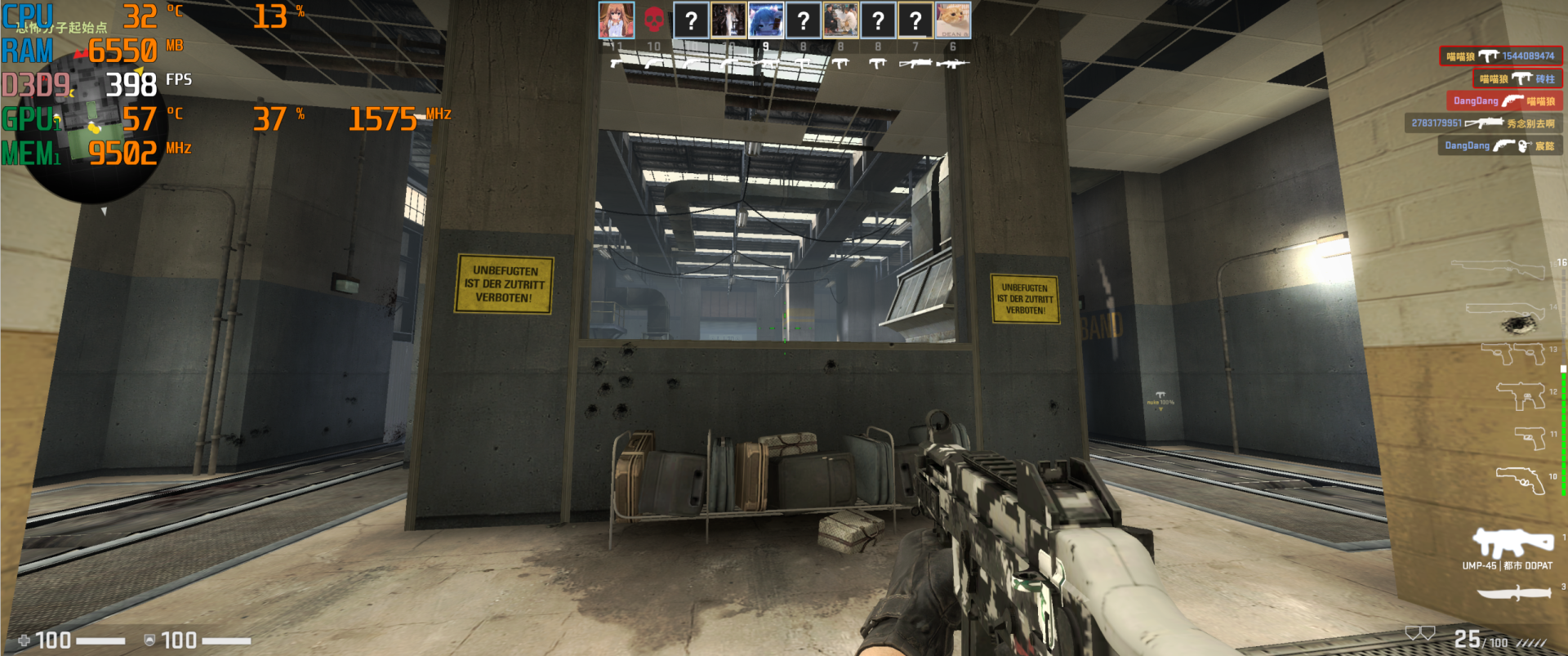The image size is (1568, 656).
Task: Click the orange cat player avatar
Action: (x=953, y=20)
